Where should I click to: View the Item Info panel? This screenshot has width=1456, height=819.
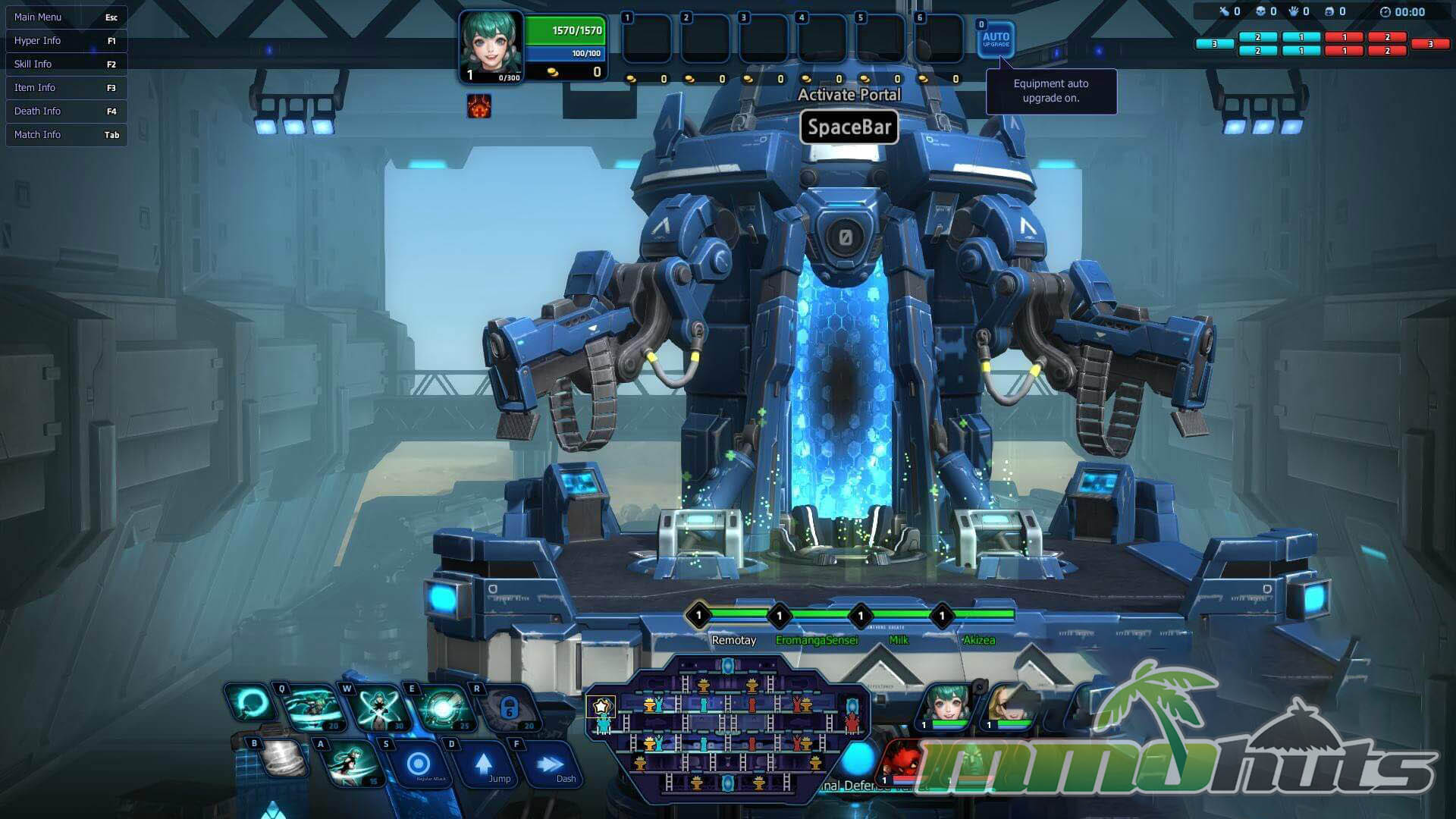point(66,88)
